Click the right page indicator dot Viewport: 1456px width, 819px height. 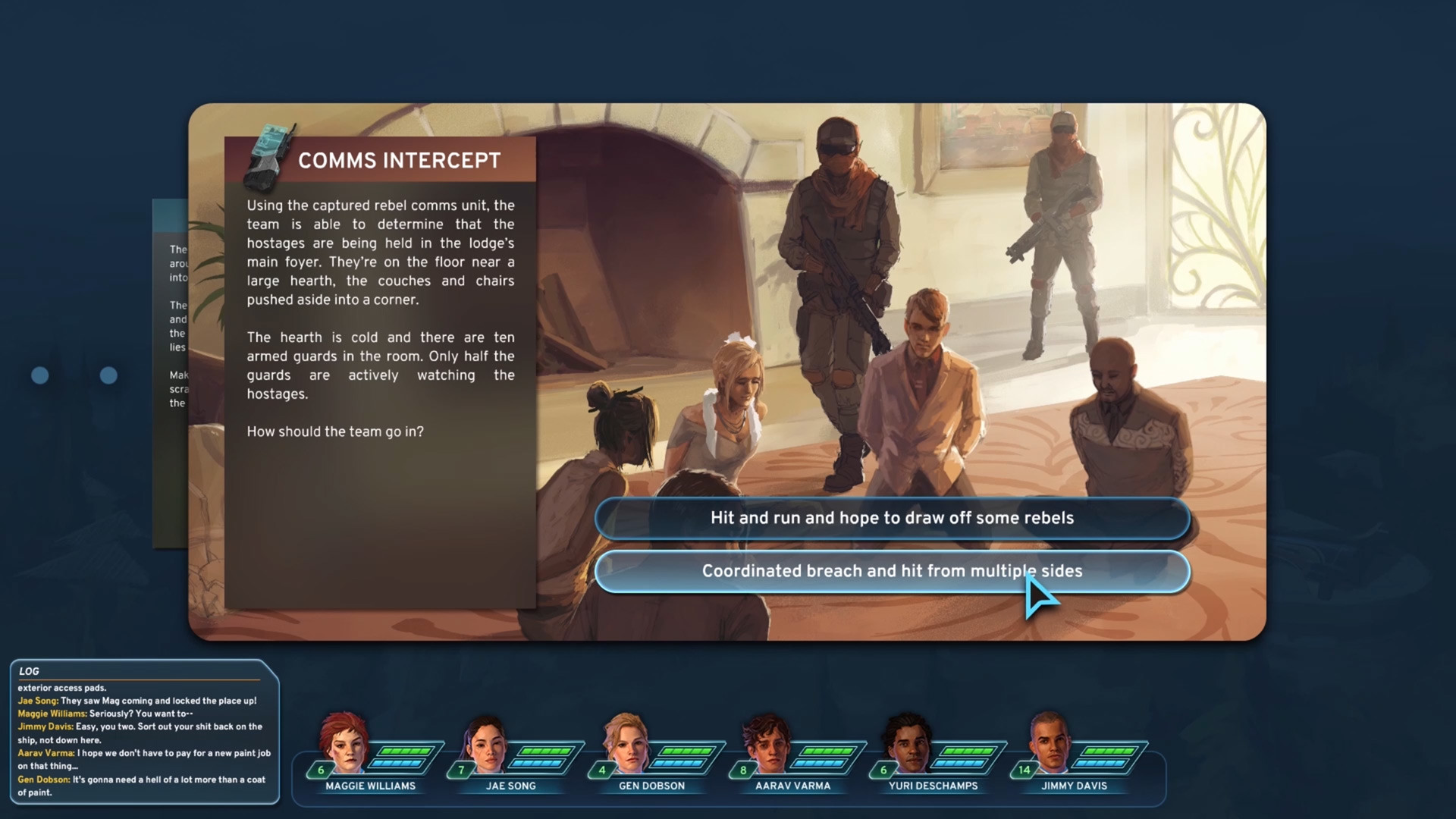coord(108,375)
